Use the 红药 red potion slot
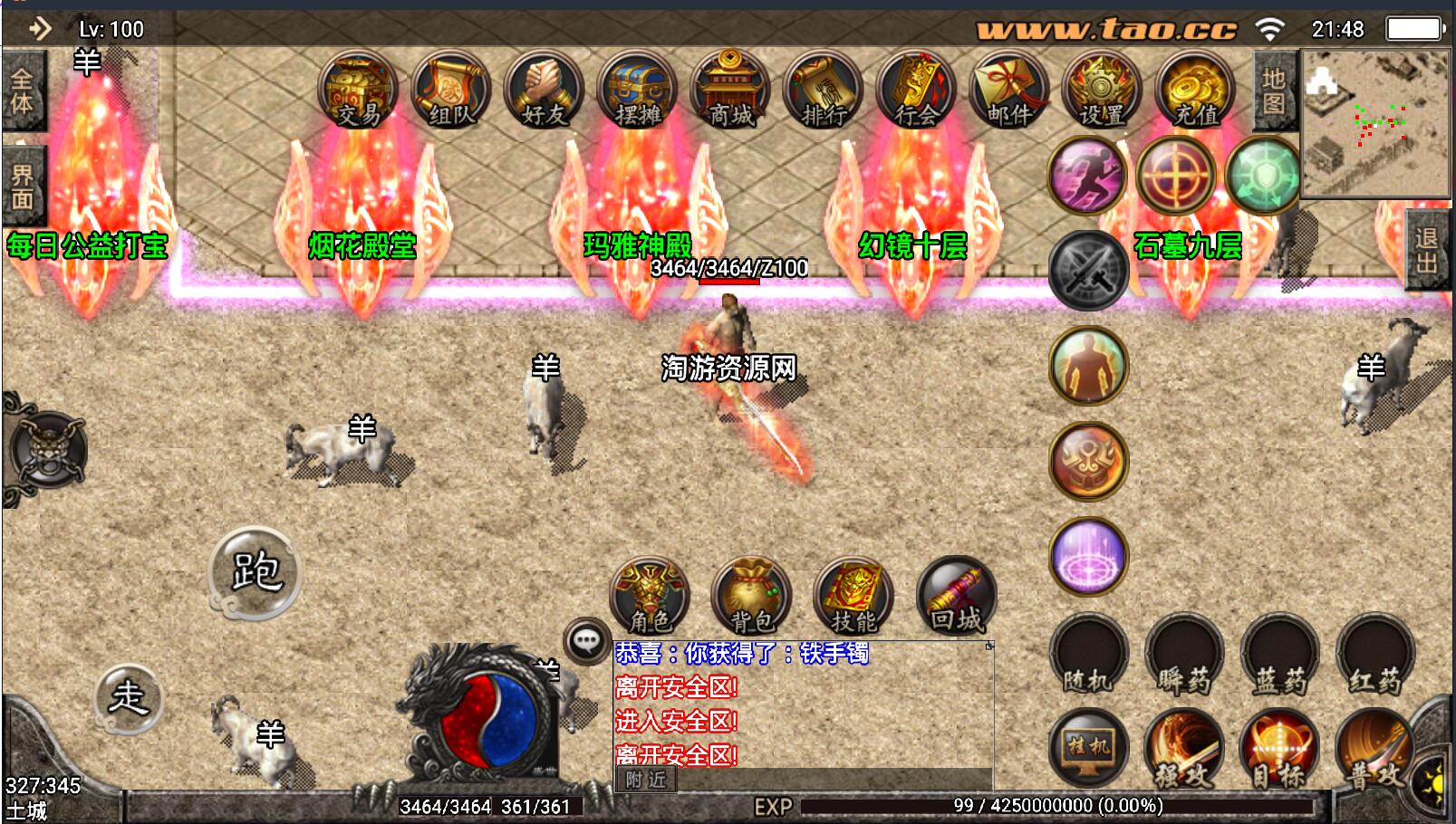 coord(1374,654)
